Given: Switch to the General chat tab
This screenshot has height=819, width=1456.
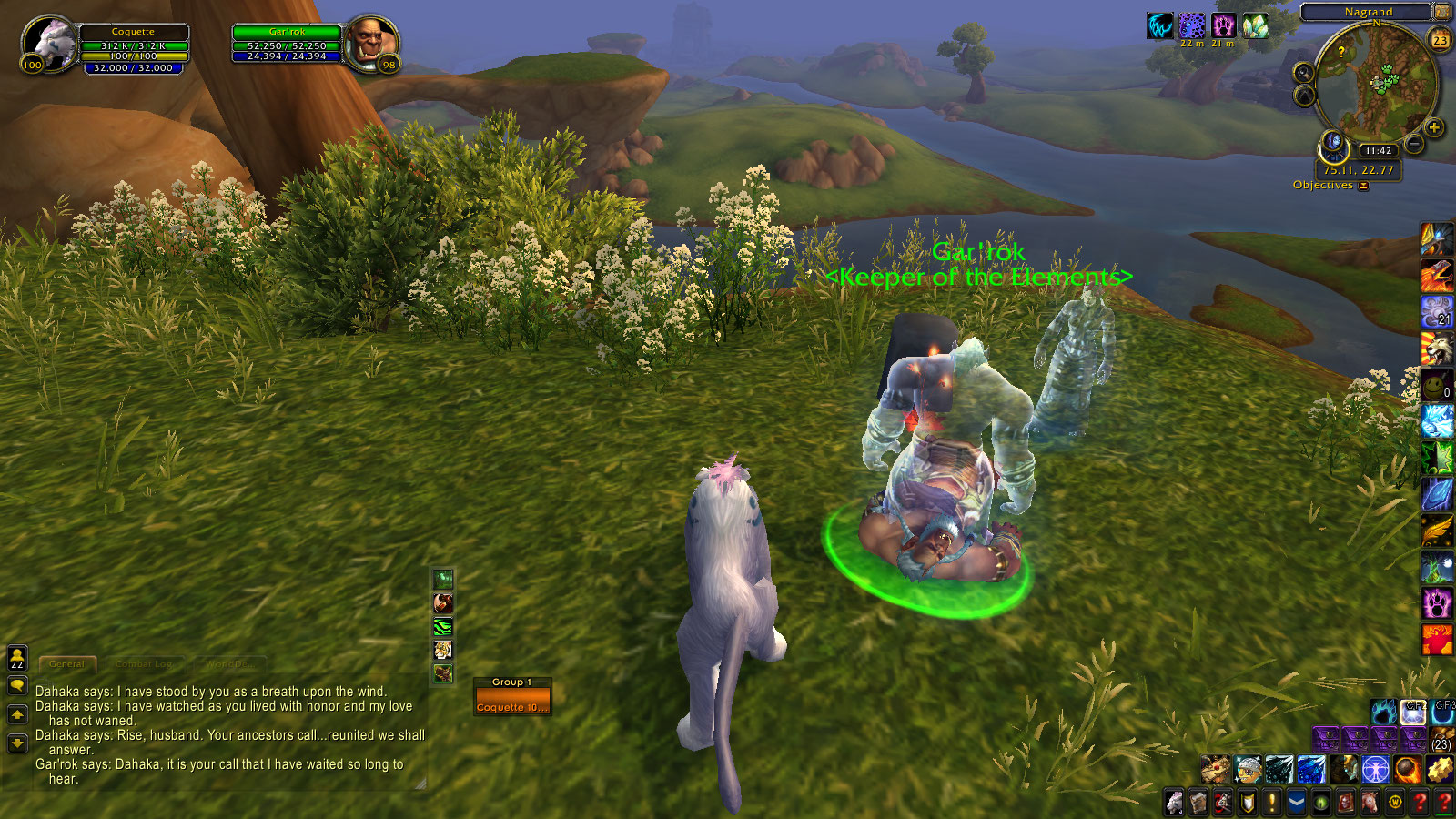Looking at the screenshot, I should [66, 664].
